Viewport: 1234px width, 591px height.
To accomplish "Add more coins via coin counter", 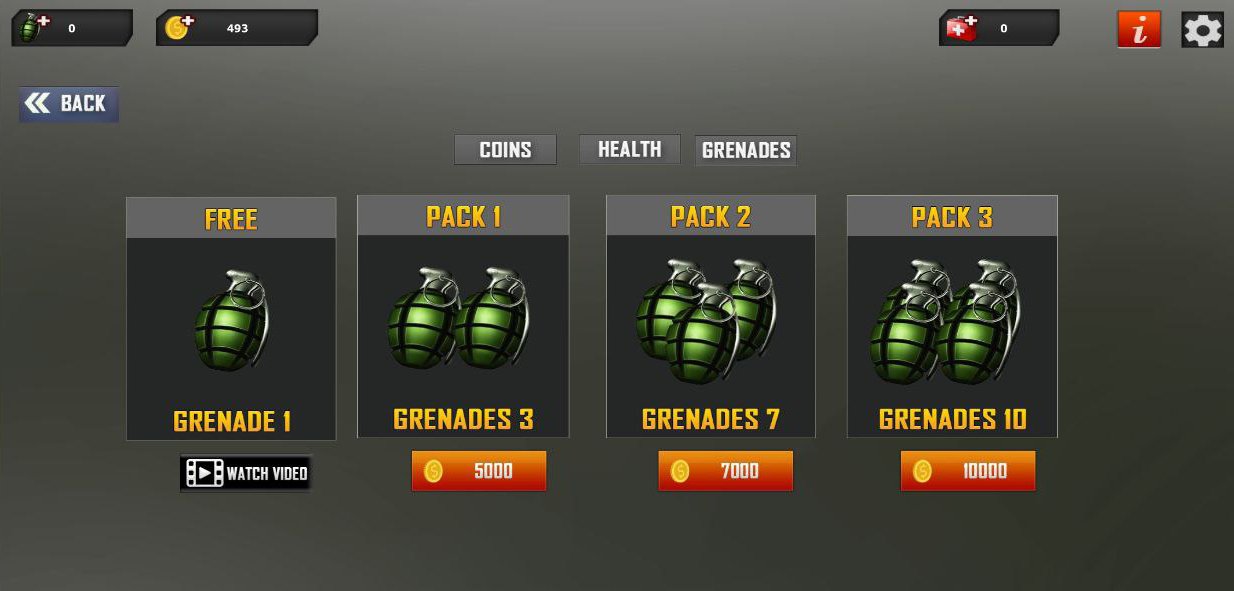I will [x=178, y=28].
